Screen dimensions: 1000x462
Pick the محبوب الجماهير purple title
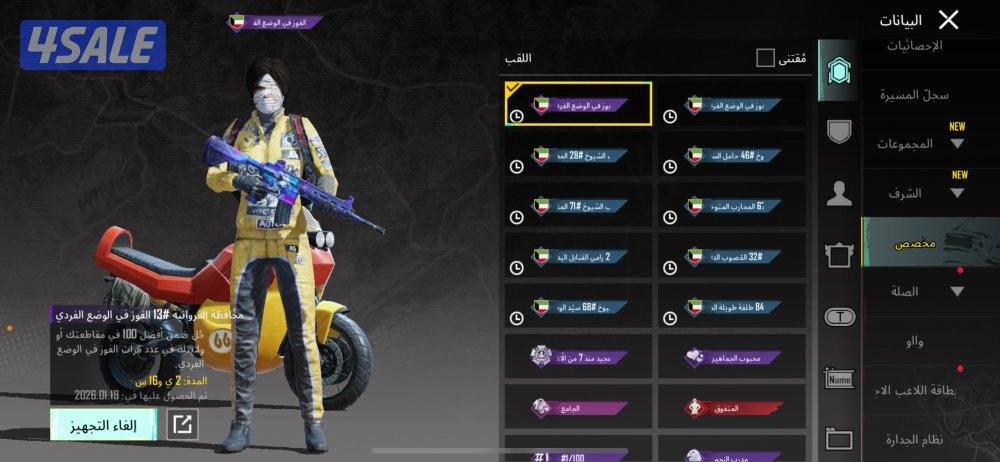[x=732, y=357]
